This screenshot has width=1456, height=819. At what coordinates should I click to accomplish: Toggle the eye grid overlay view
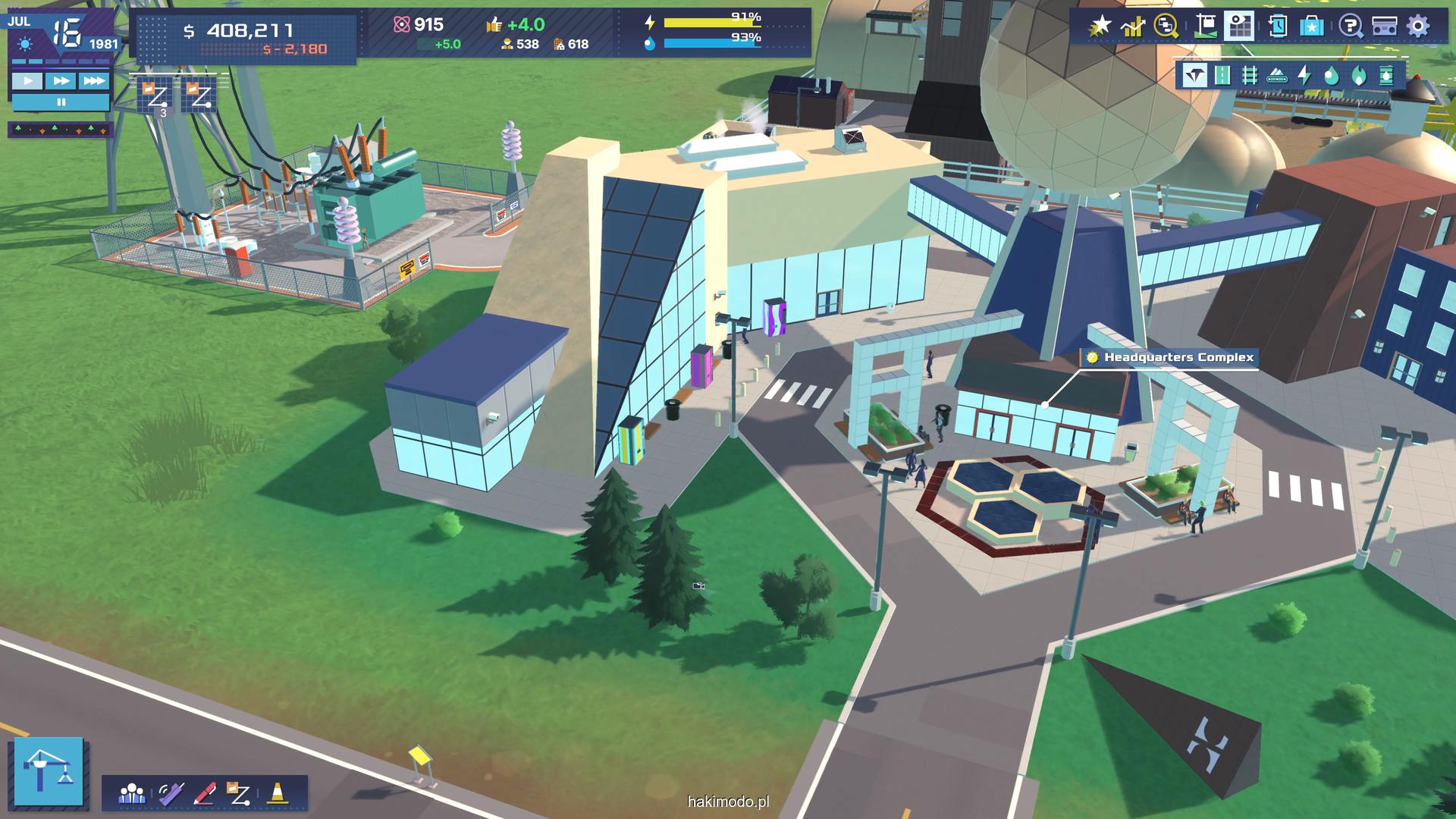pos(1241,27)
